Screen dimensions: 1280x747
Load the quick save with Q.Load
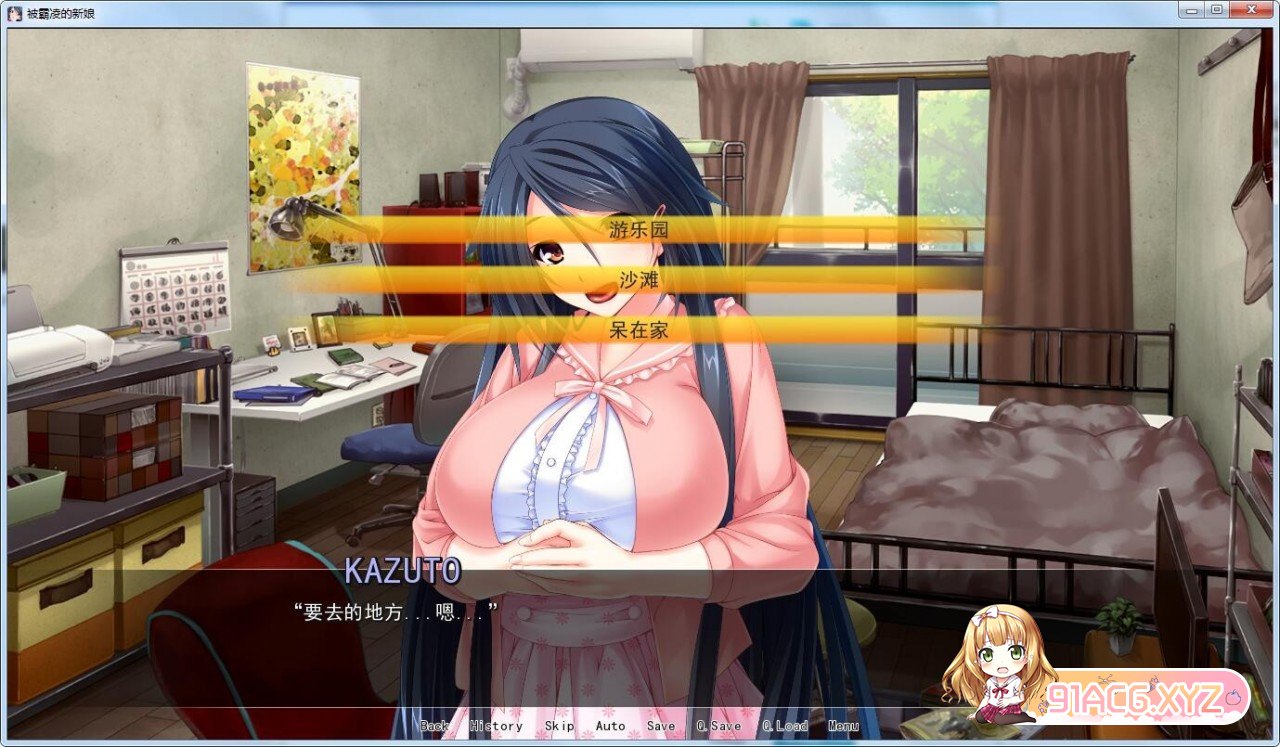[787, 725]
